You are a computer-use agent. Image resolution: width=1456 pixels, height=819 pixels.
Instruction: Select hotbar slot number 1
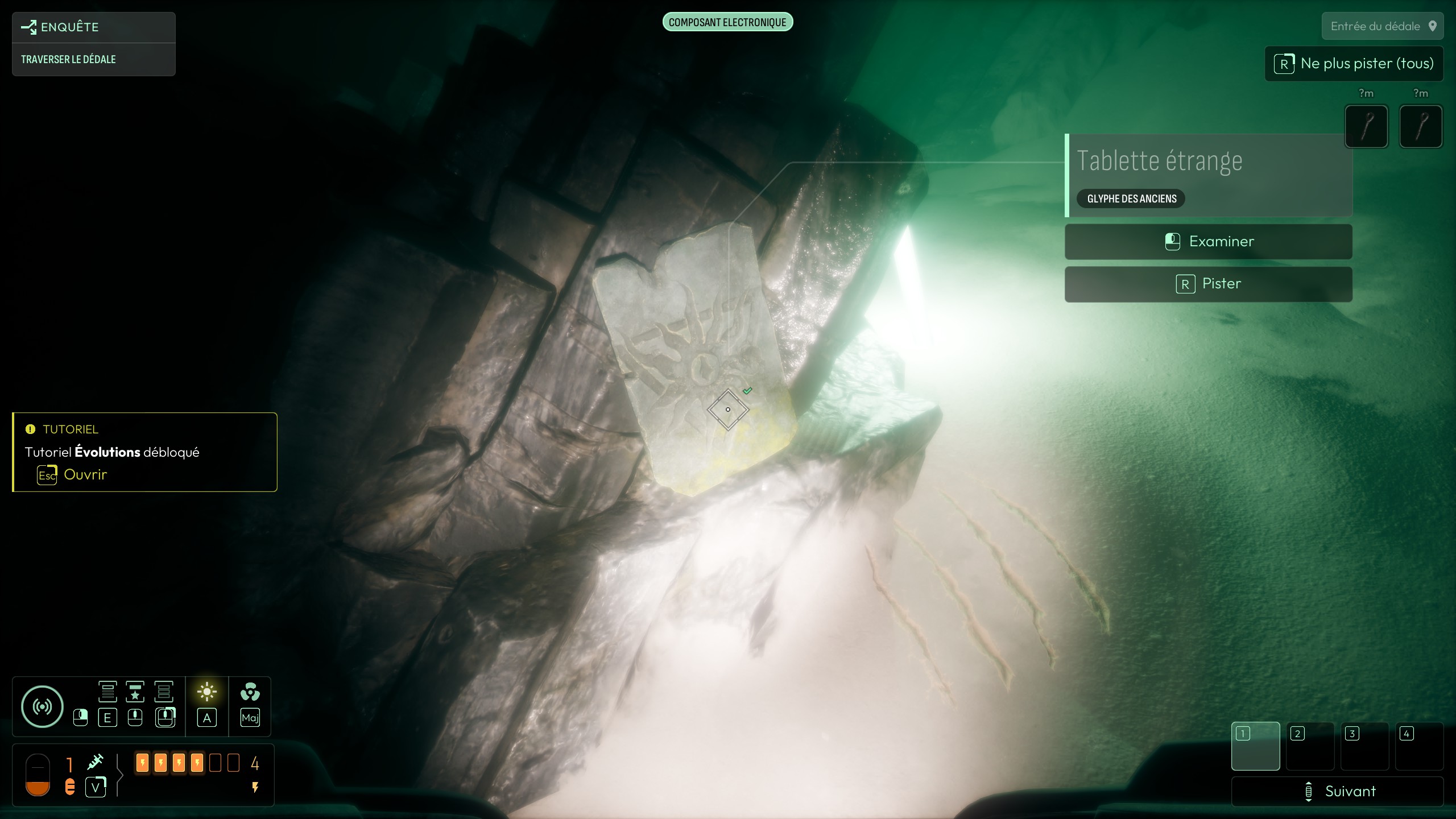pyautogui.click(x=1255, y=746)
